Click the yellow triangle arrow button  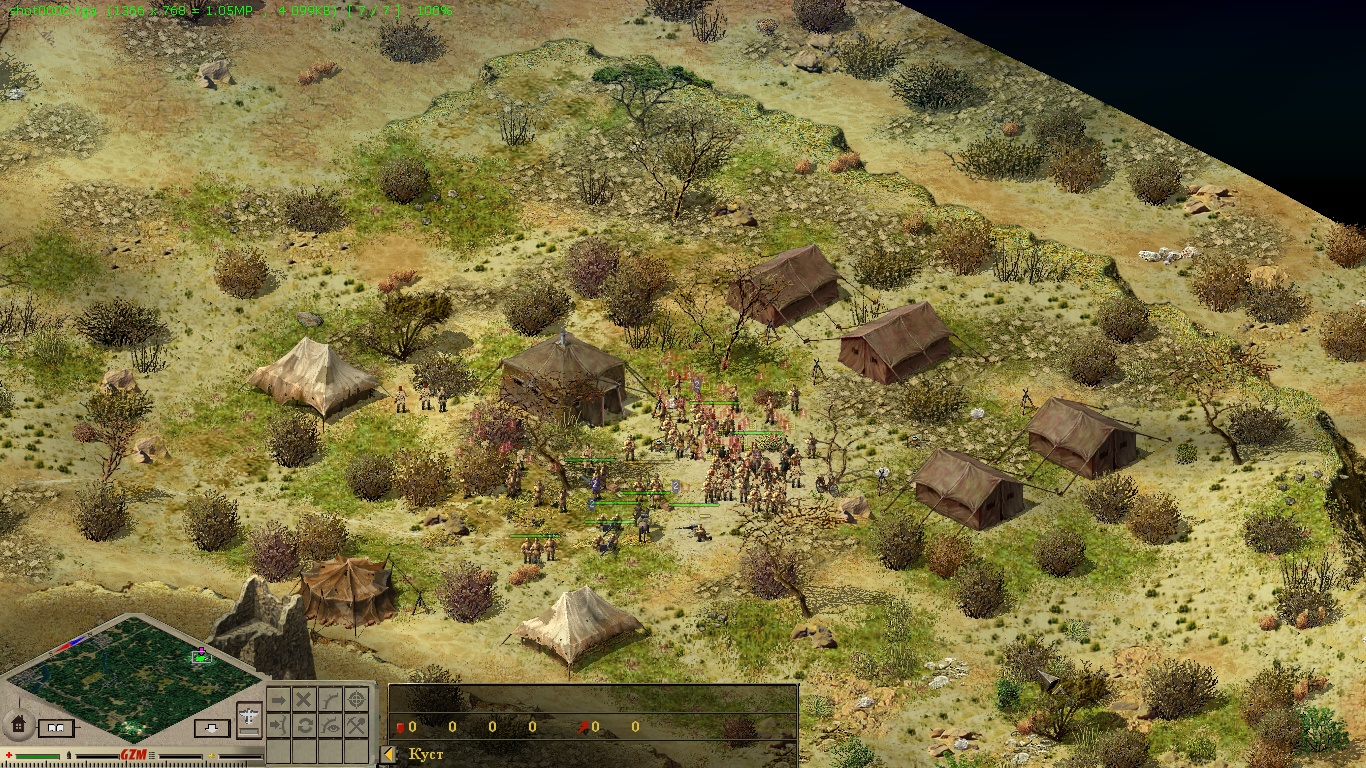click(388, 754)
